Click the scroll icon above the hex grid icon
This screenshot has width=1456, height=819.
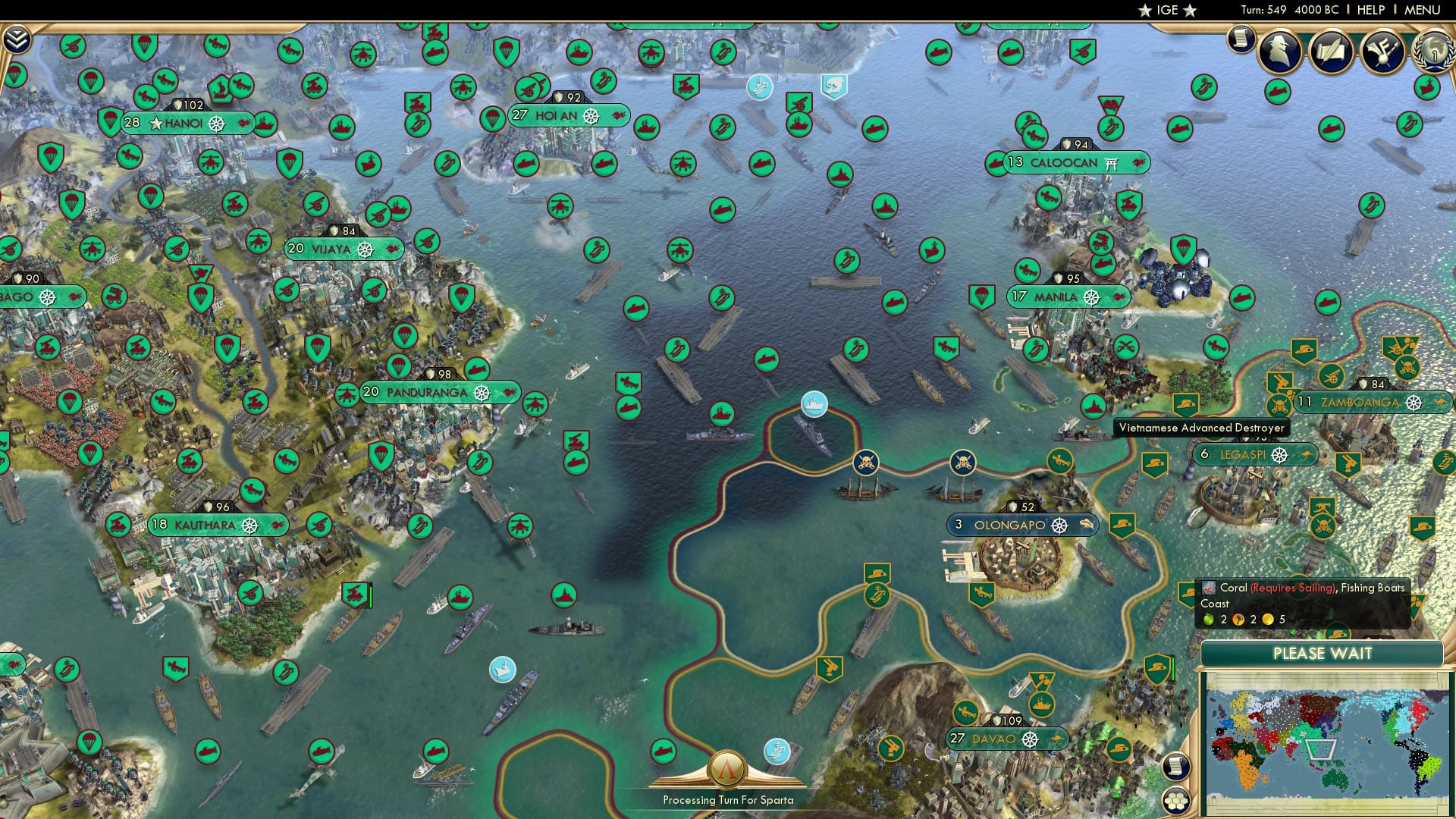click(1175, 766)
